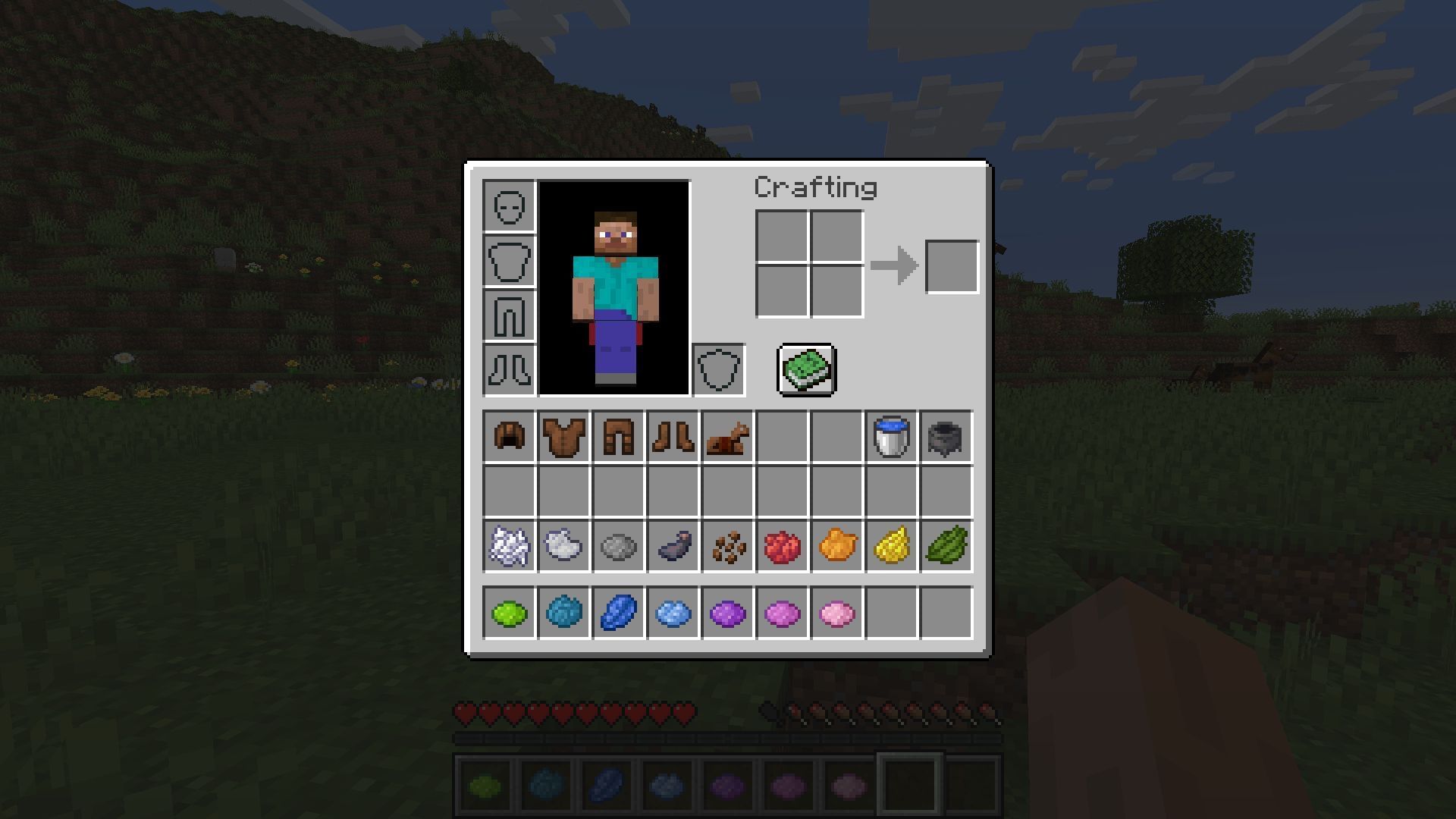Pick up the lapis lazuli
The height and width of the screenshot is (819, 1456).
click(619, 613)
